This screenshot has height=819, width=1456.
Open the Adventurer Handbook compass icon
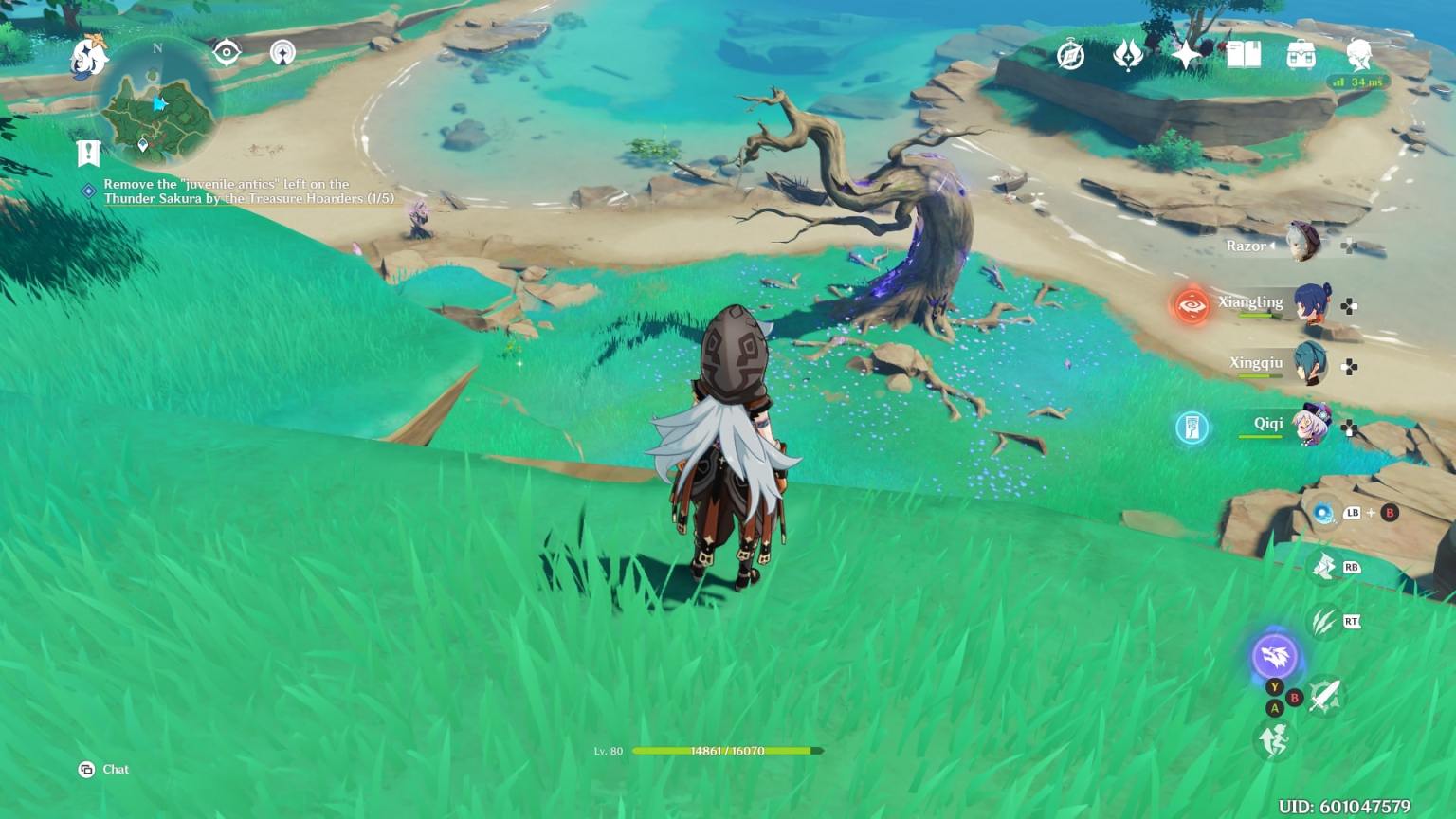1069,55
